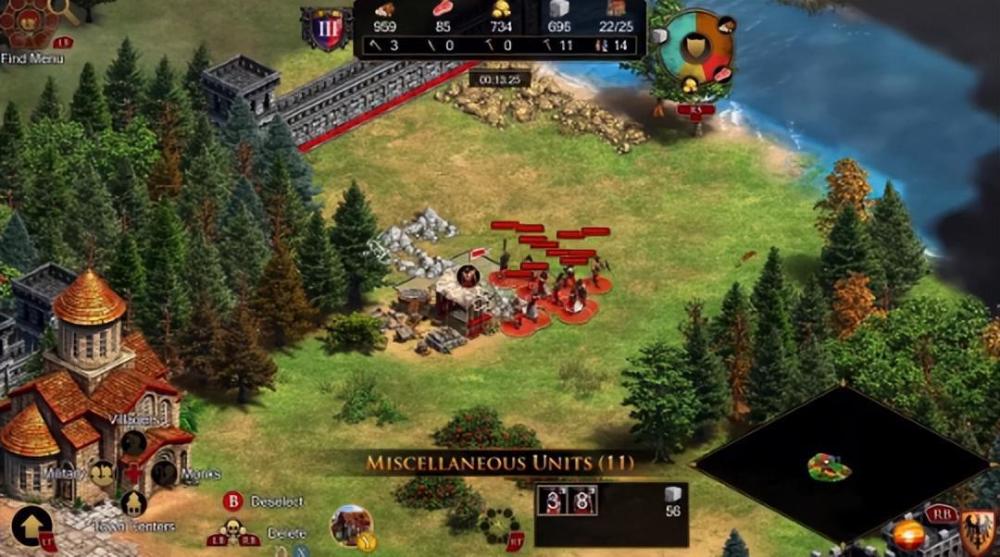
Task: Select the Town Centers icon in the wheel
Action: [132, 504]
